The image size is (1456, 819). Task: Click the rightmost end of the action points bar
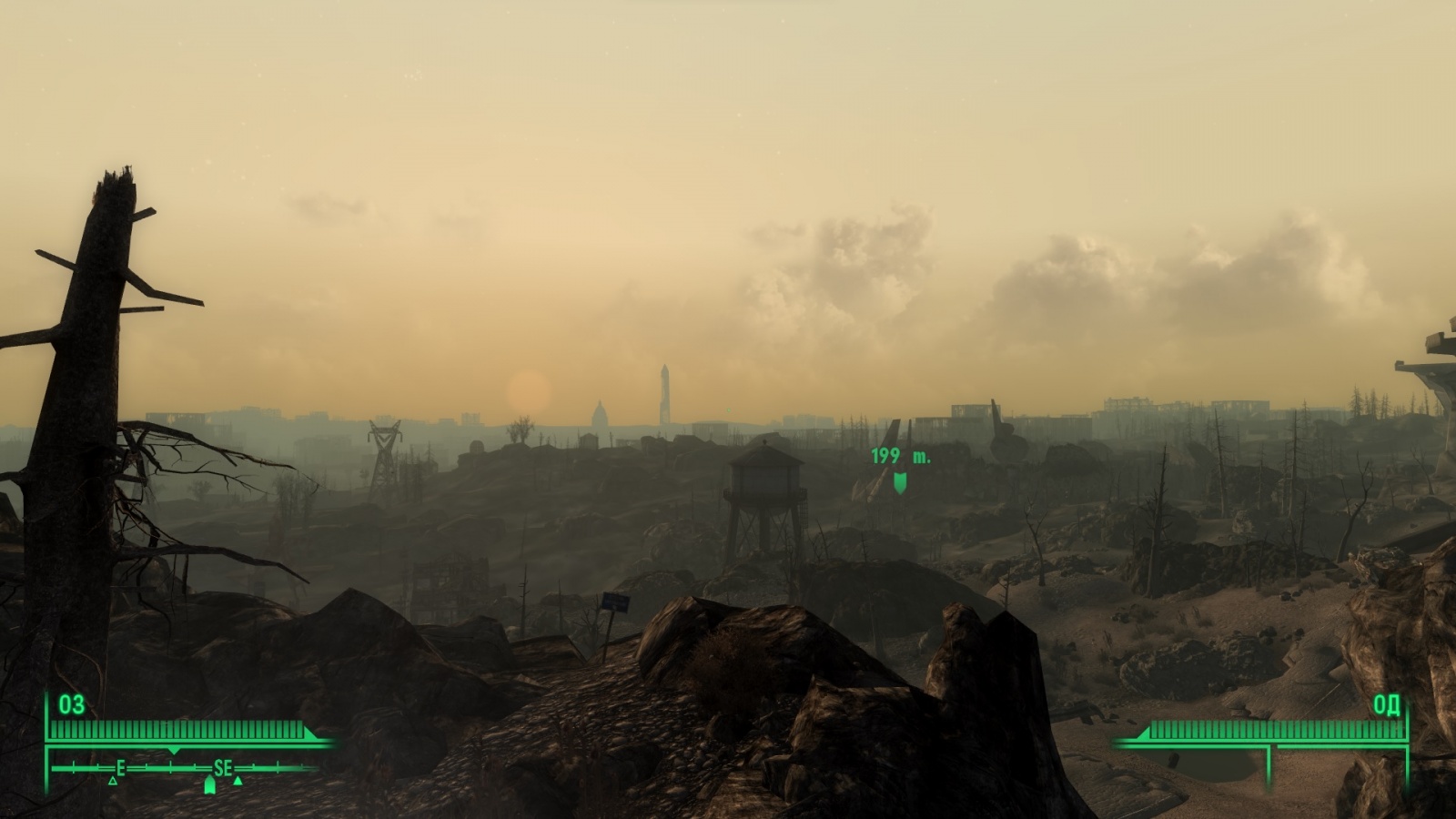coord(1401,728)
